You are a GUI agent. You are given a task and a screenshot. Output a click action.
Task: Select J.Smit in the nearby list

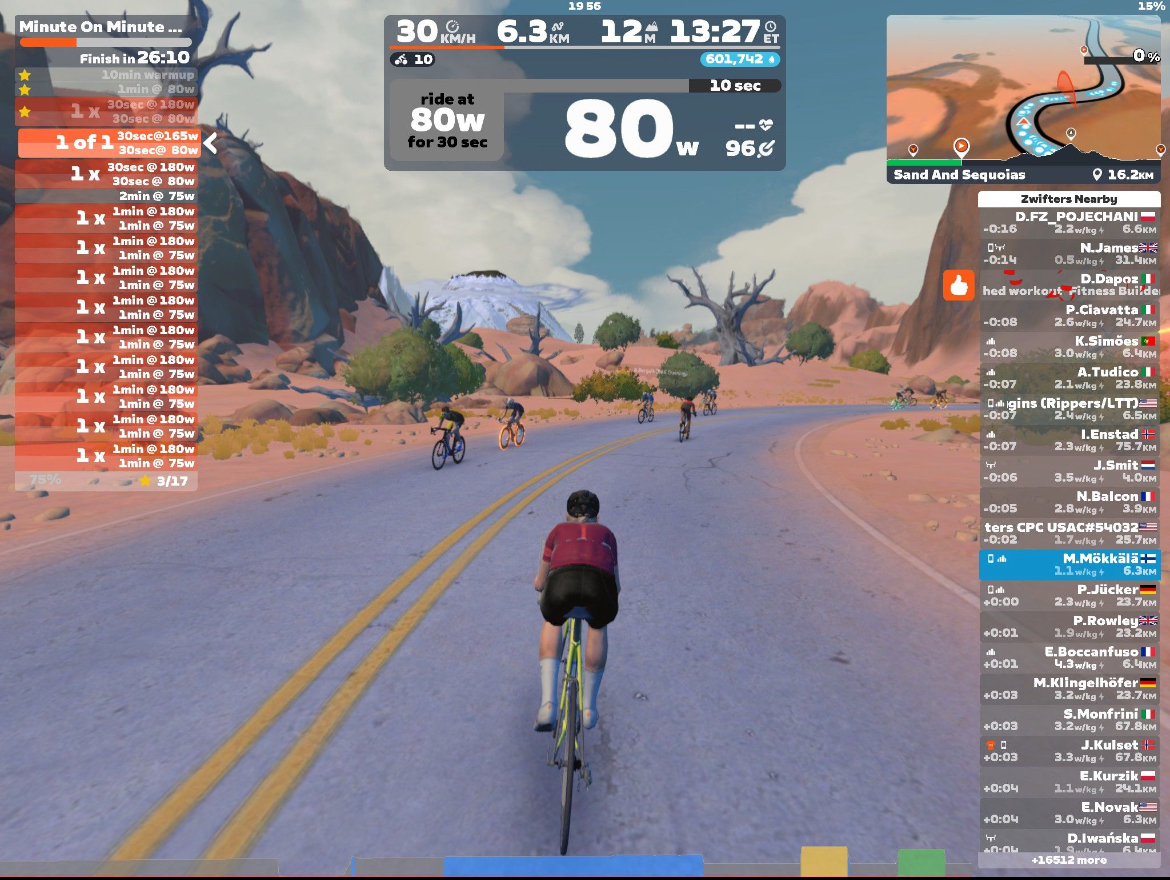point(1069,471)
